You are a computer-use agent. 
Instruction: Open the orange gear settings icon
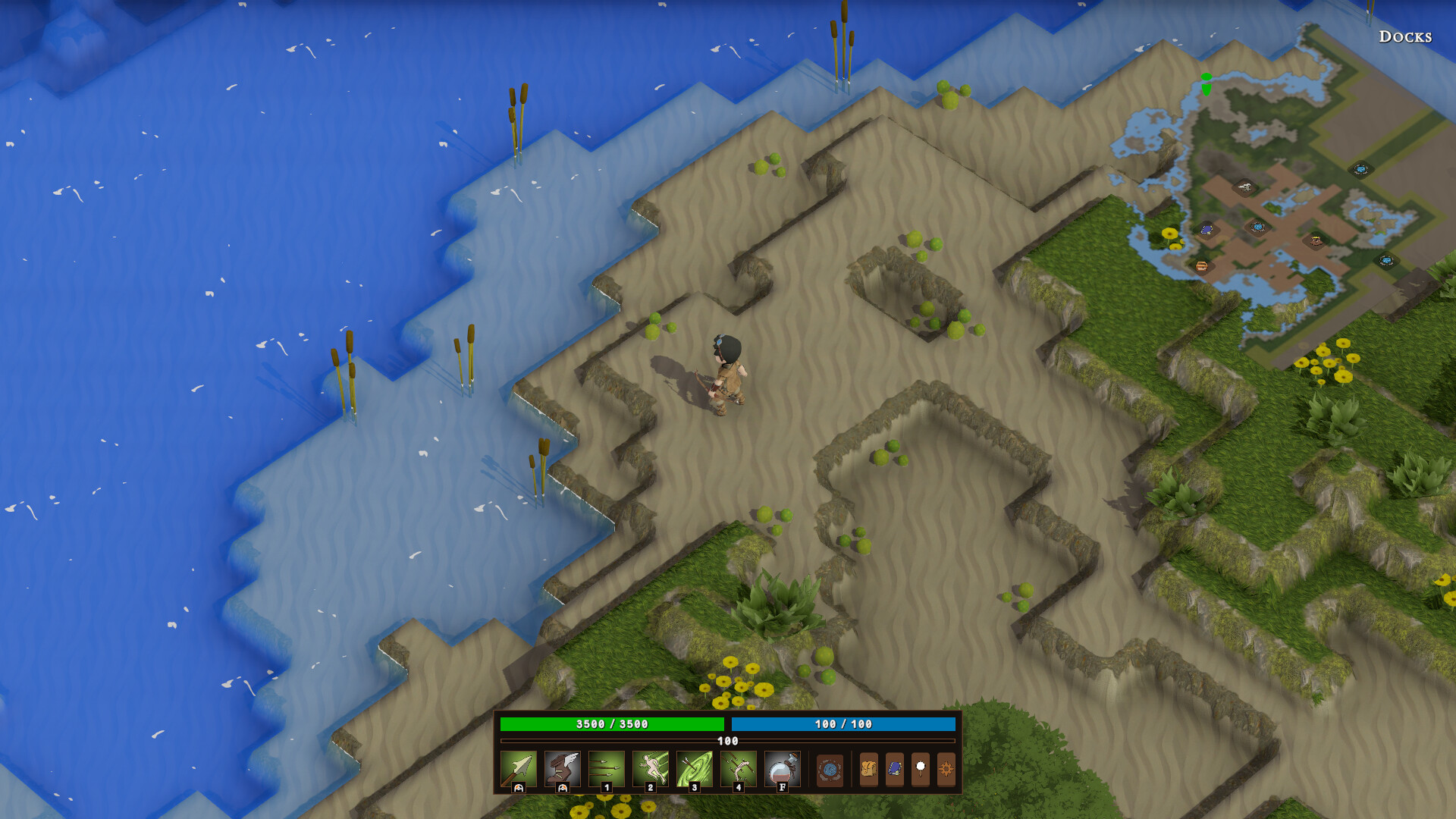[x=947, y=770]
